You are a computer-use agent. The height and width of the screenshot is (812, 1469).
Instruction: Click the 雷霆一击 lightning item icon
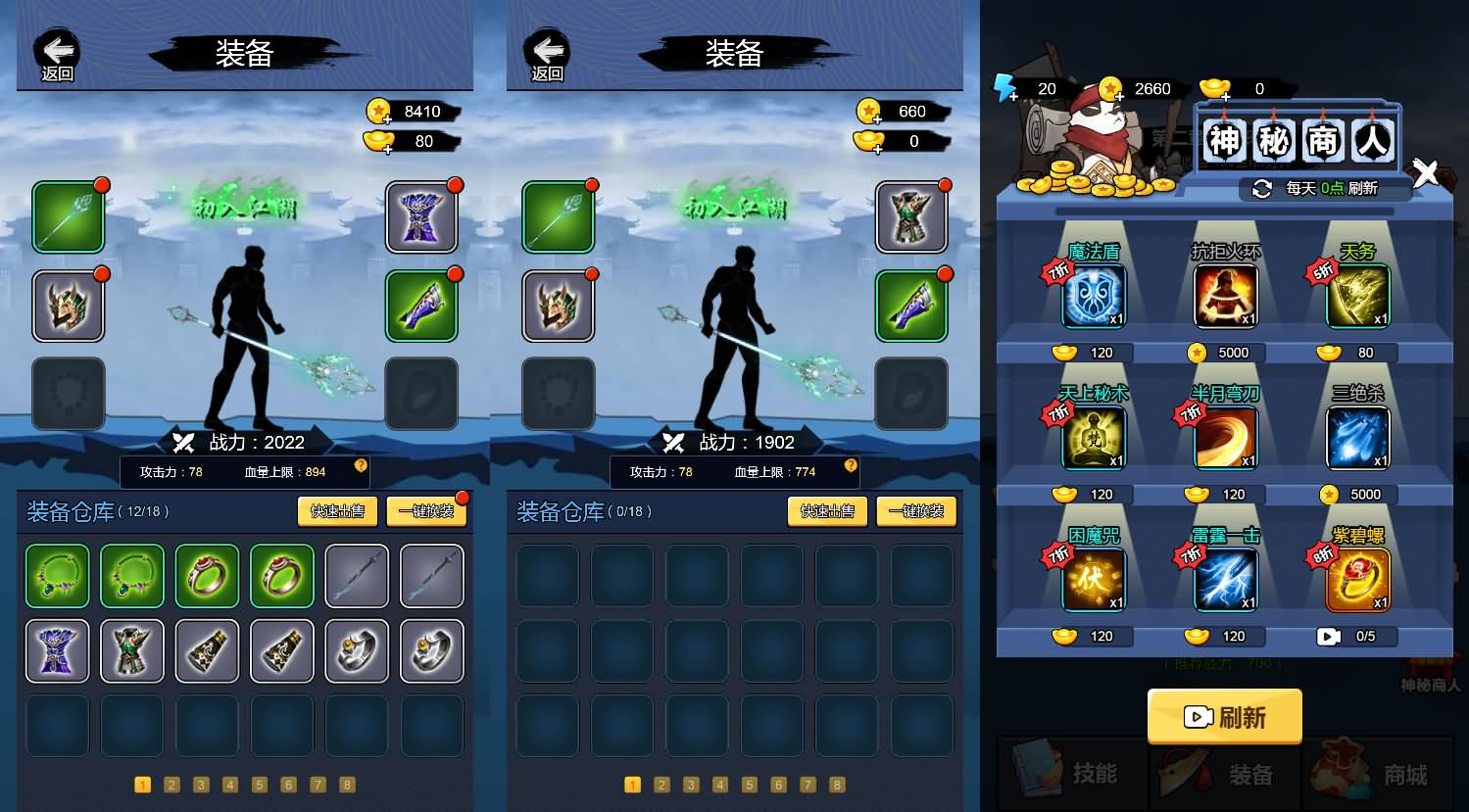[1225, 580]
